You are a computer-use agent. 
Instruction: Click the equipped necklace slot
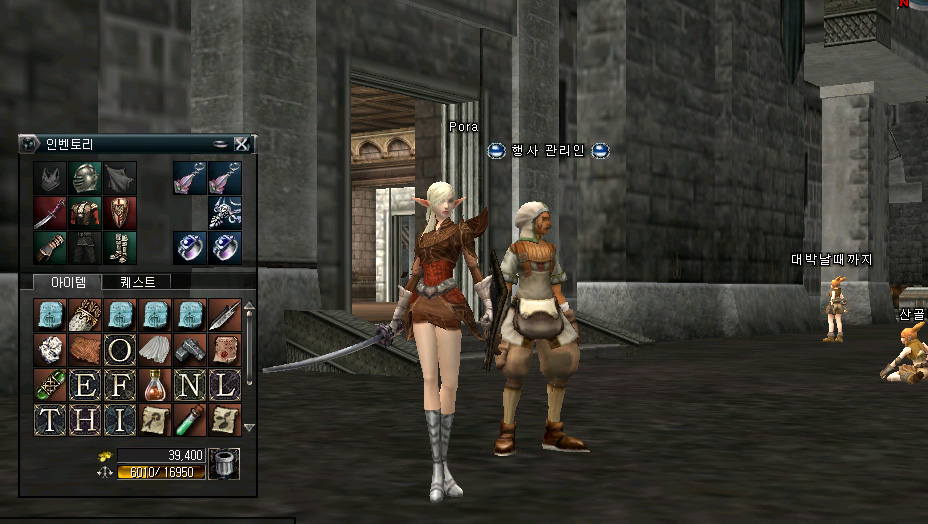224,212
